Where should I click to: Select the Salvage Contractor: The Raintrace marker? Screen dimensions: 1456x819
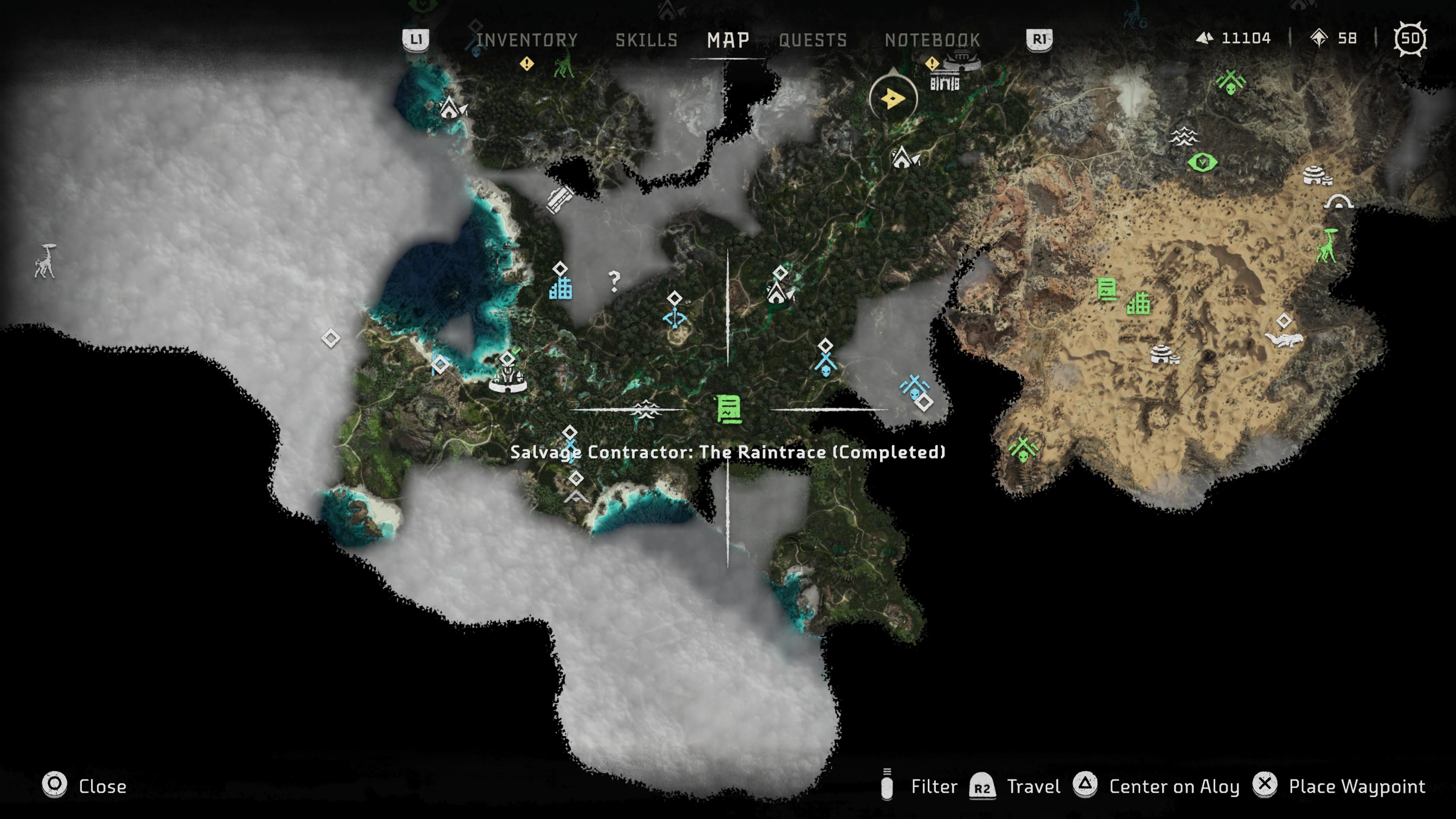click(728, 409)
